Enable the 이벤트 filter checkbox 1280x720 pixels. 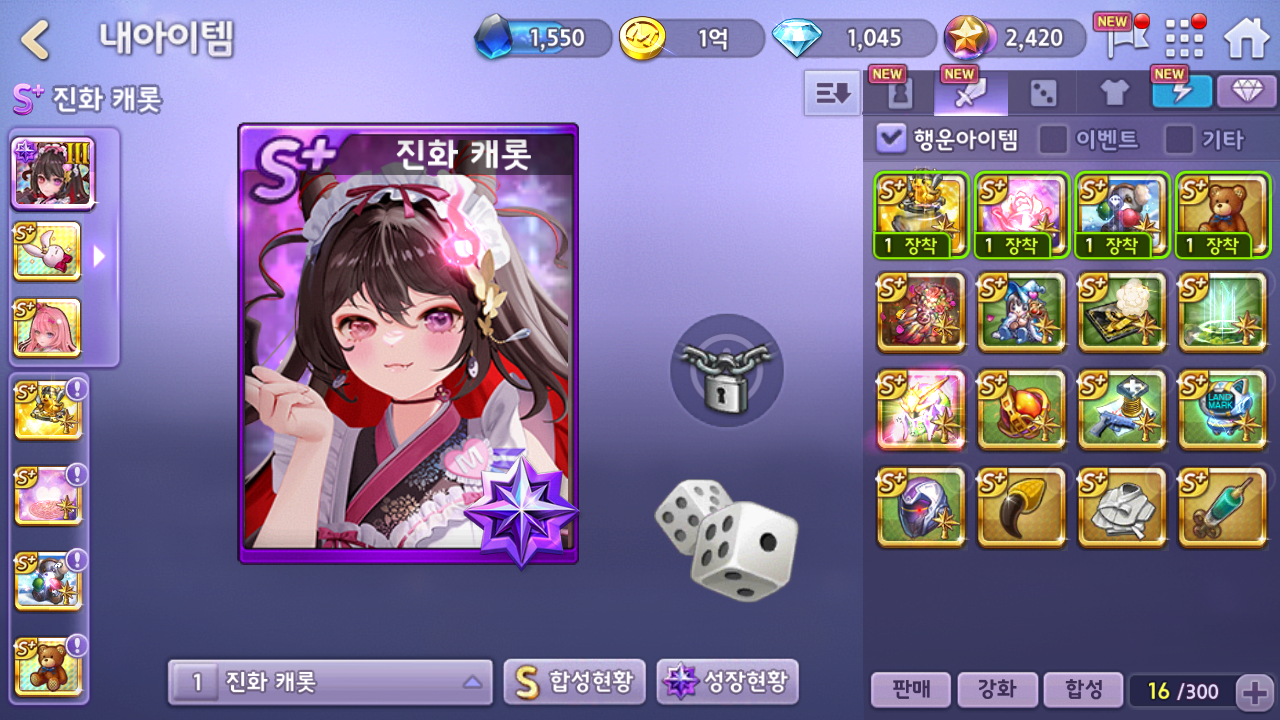pyautogui.click(x=1053, y=139)
